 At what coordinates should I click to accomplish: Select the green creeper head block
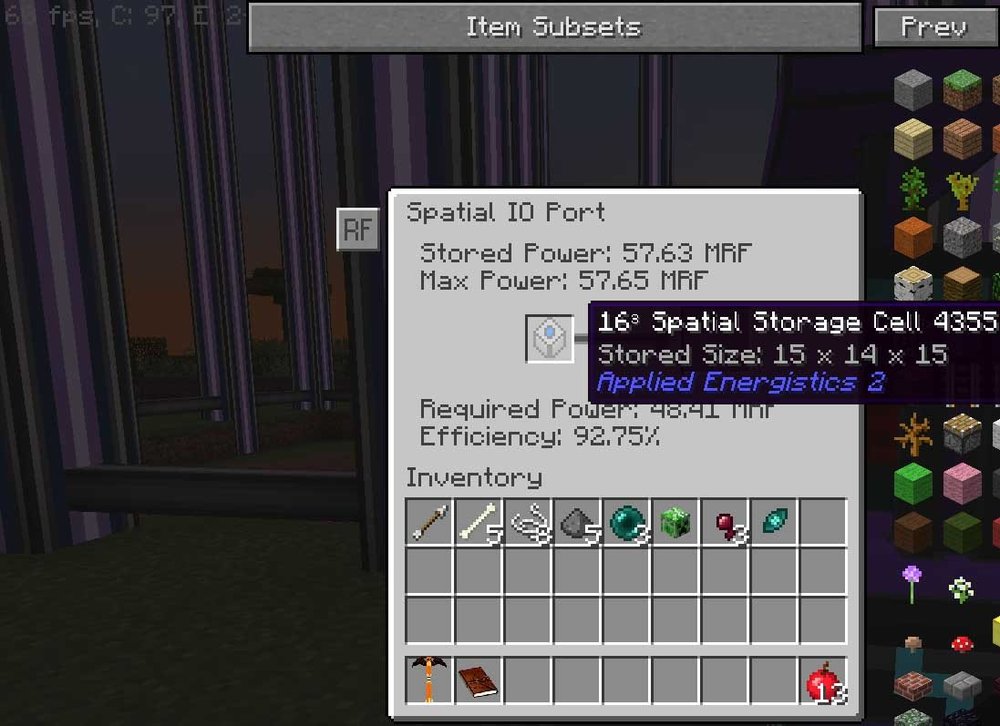(x=675, y=523)
